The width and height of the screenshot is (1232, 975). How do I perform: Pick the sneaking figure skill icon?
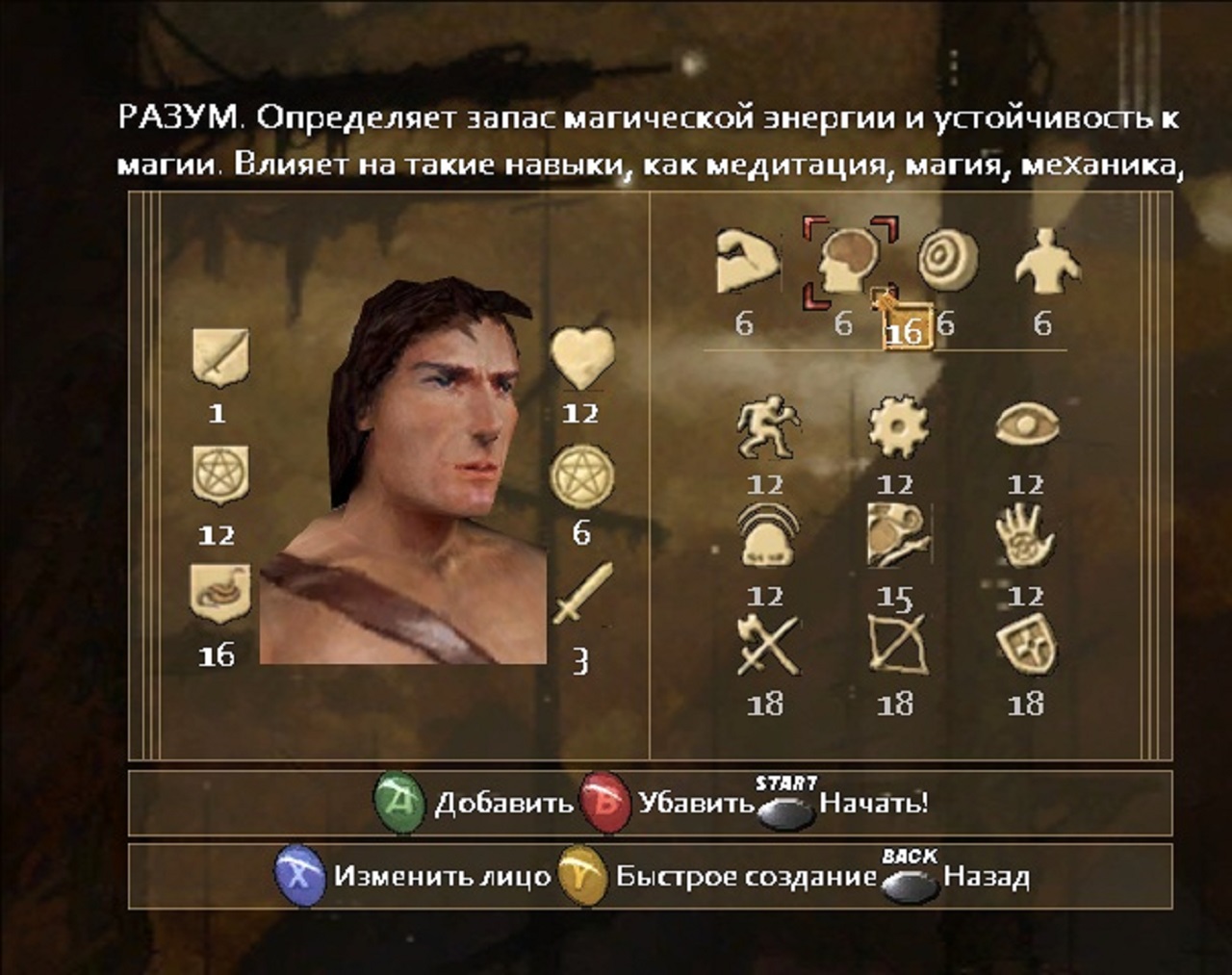pos(767,428)
